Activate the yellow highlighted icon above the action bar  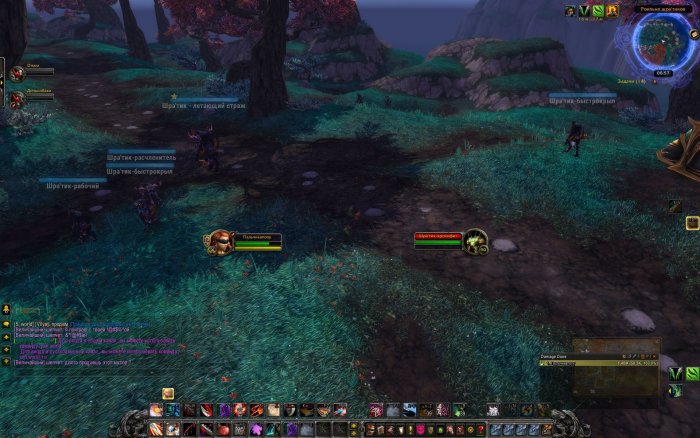[168, 394]
